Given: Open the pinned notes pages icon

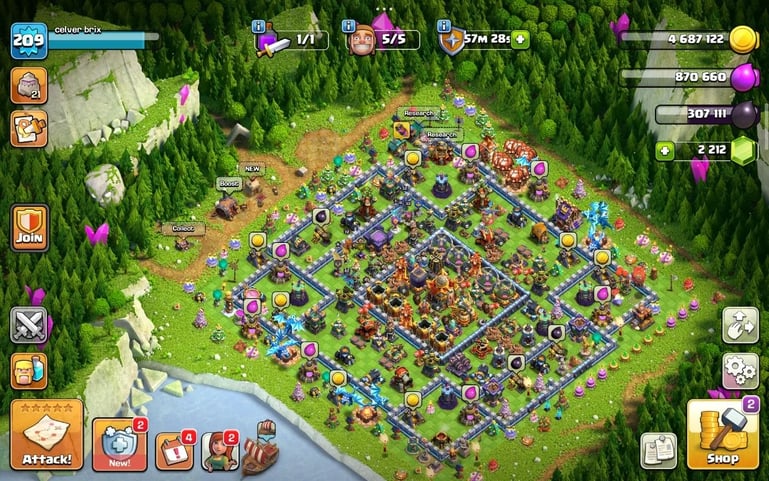Looking at the screenshot, I should (658, 450).
